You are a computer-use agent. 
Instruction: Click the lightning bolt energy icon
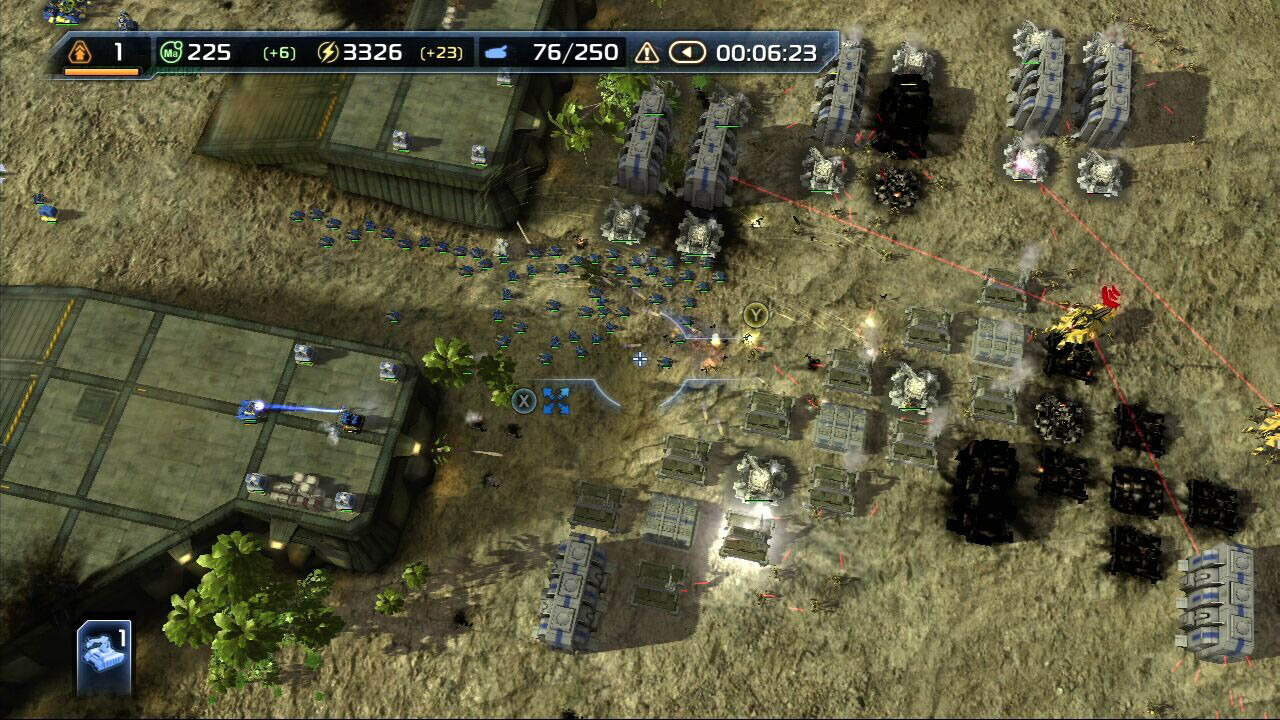pyautogui.click(x=328, y=53)
